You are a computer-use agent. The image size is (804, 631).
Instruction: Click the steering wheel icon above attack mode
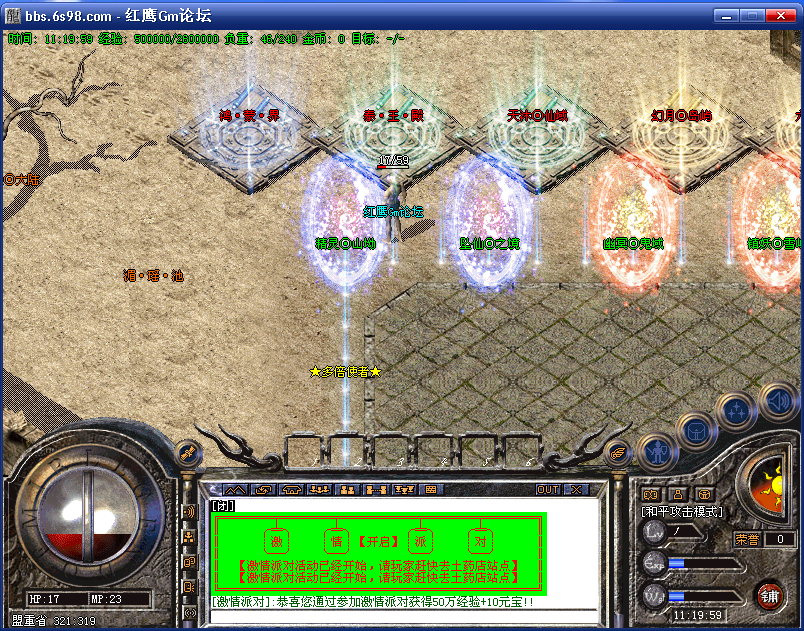[x=704, y=494]
